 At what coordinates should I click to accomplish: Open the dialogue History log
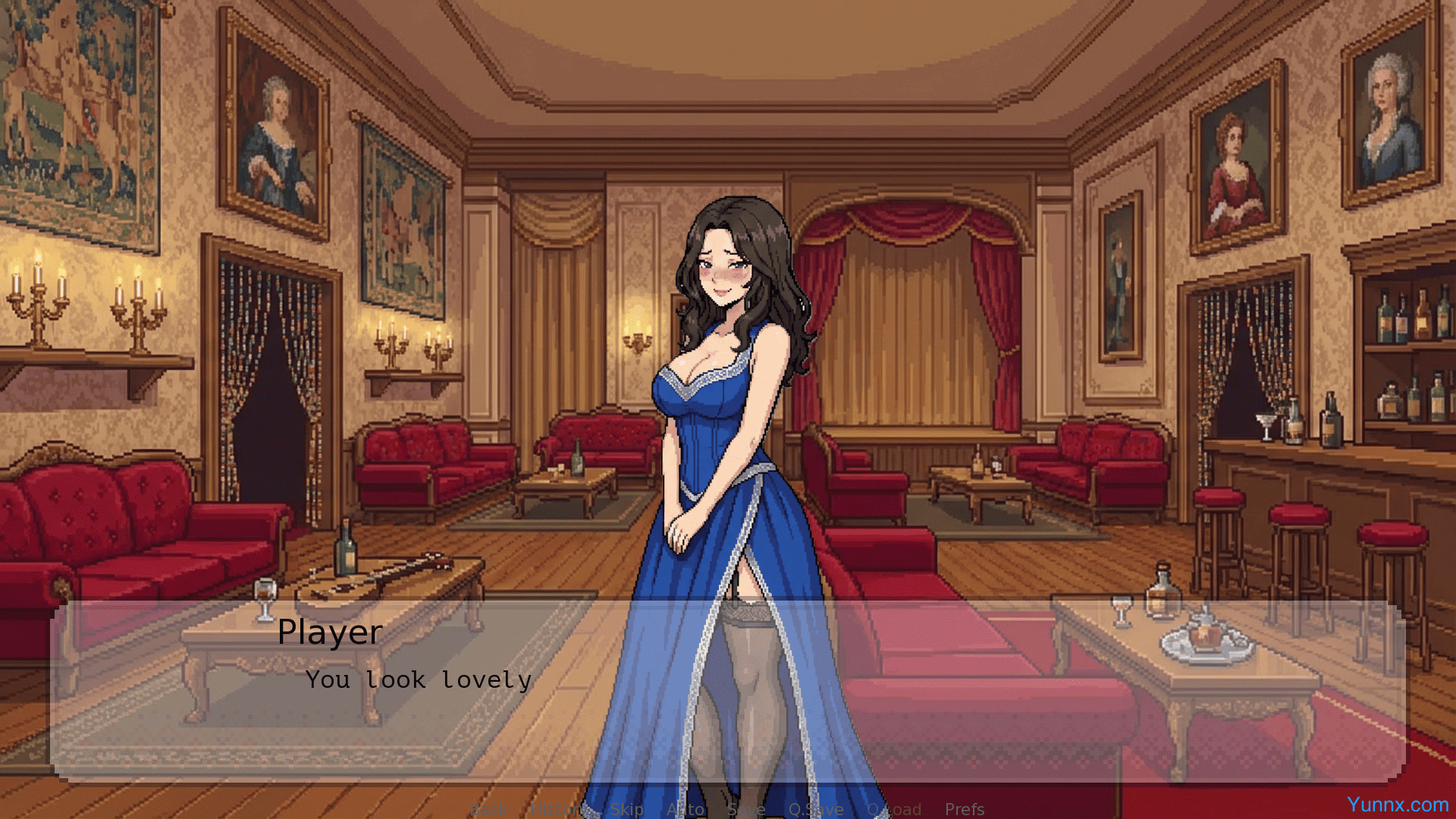click(559, 809)
